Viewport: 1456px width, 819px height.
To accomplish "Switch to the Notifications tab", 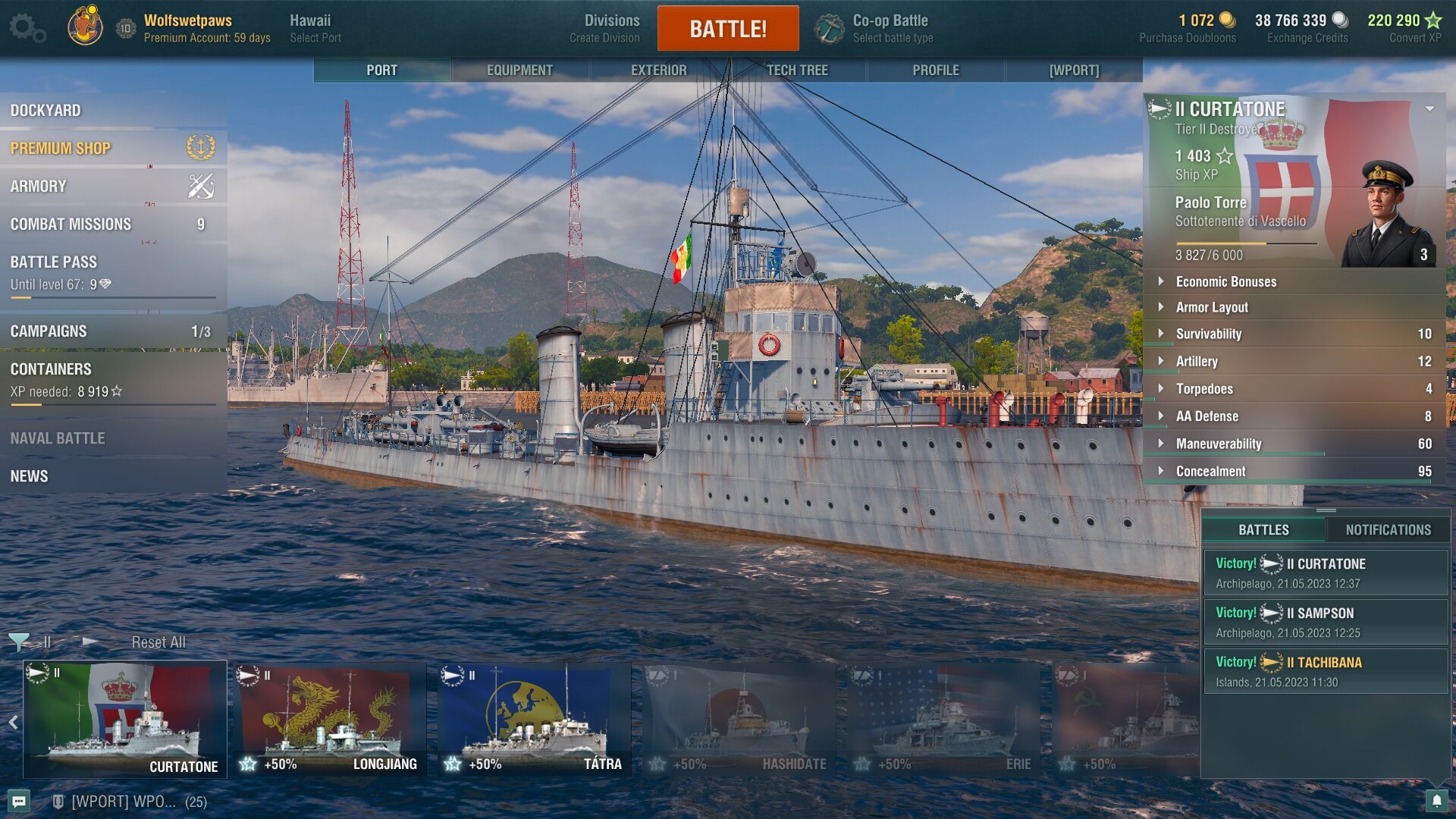I will [1388, 530].
